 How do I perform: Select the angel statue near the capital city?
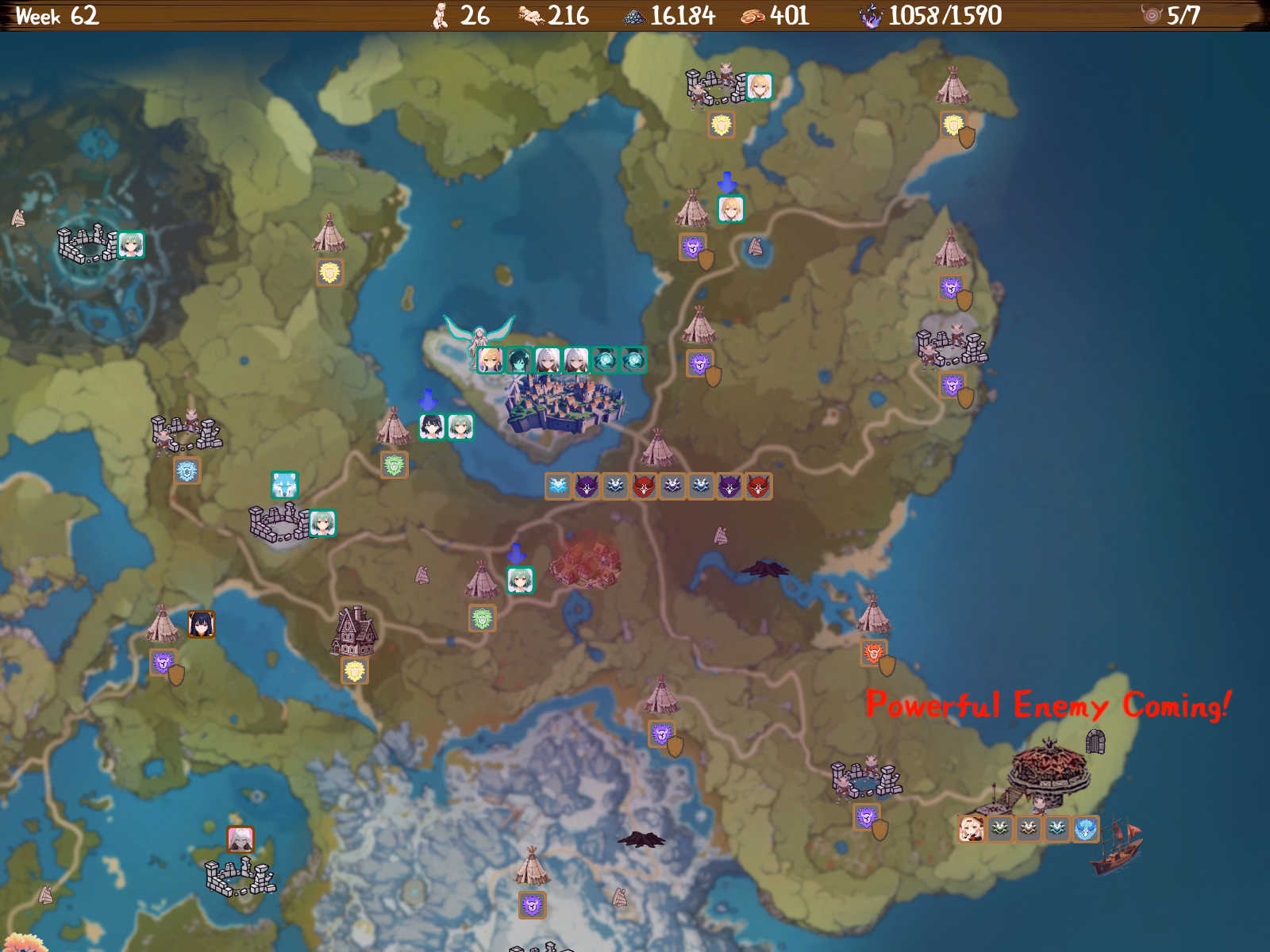[476, 333]
